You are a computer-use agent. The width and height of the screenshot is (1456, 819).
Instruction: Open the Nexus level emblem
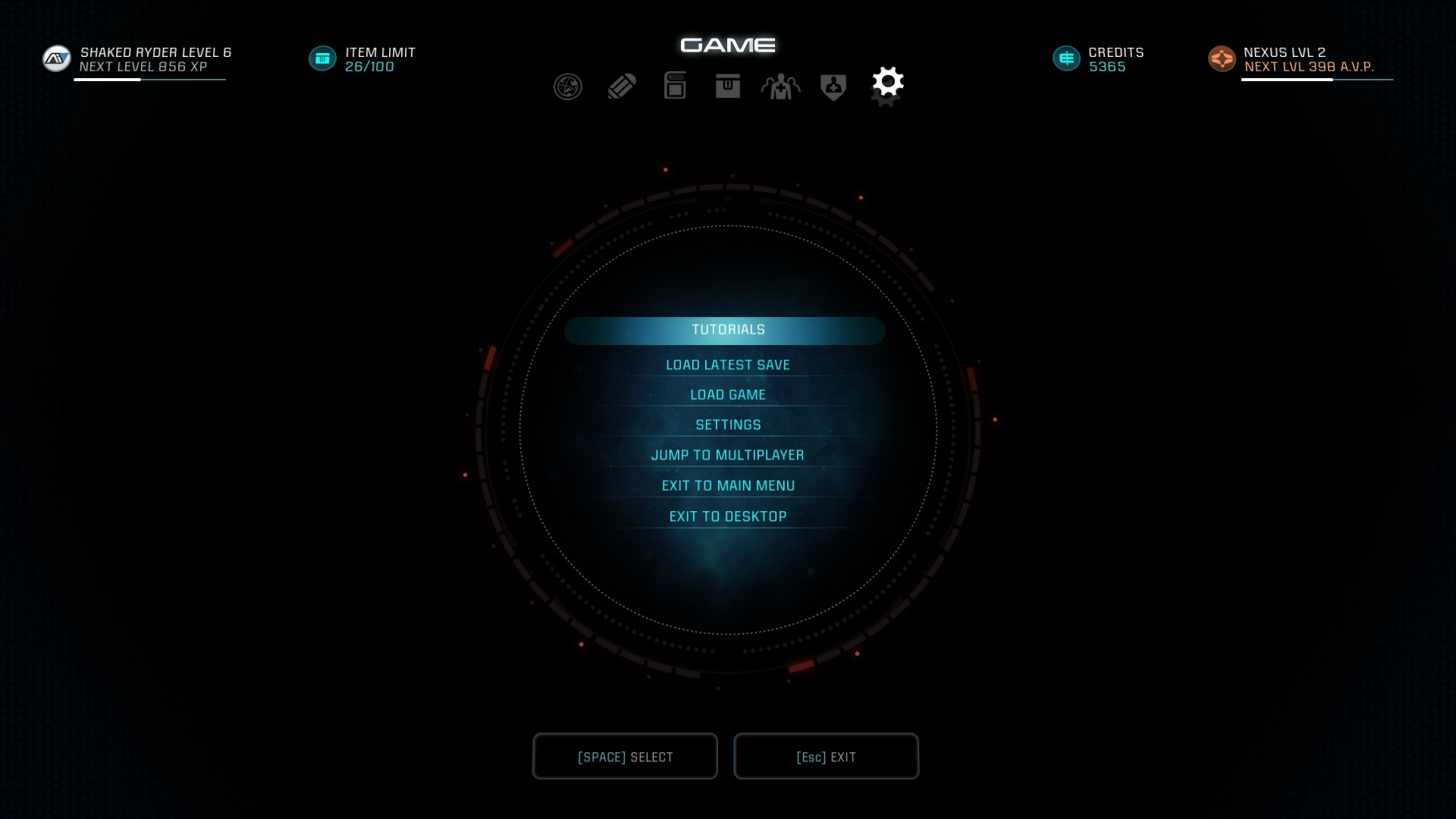pos(1222,58)
